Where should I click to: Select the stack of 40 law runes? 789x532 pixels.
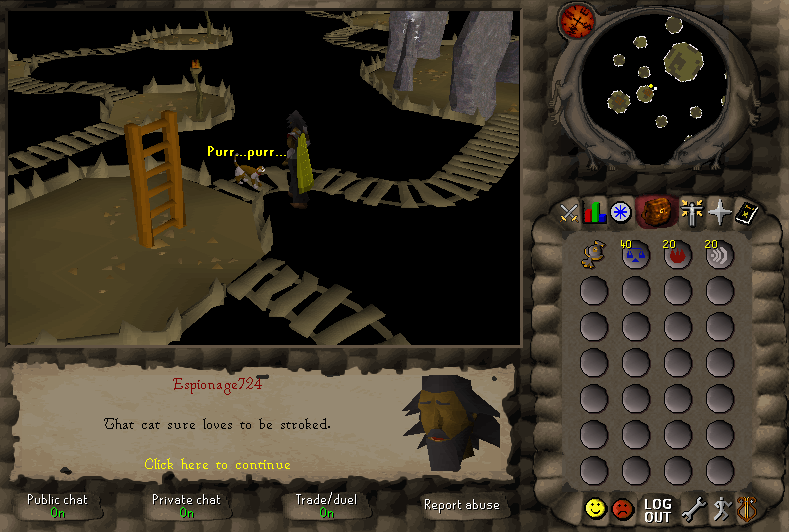[634, 256]
